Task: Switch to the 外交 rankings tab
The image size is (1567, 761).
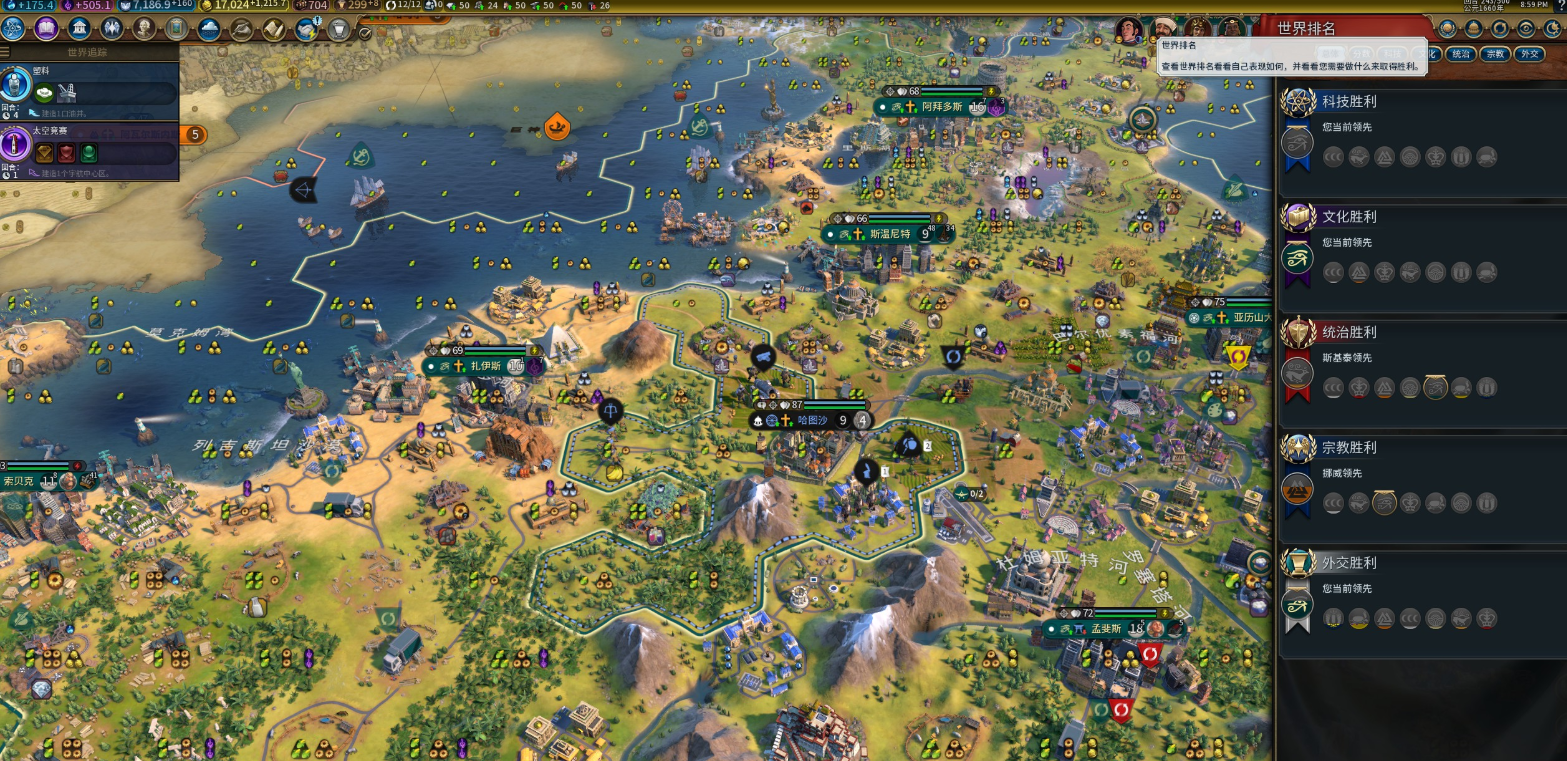Action: [1529, 54]
